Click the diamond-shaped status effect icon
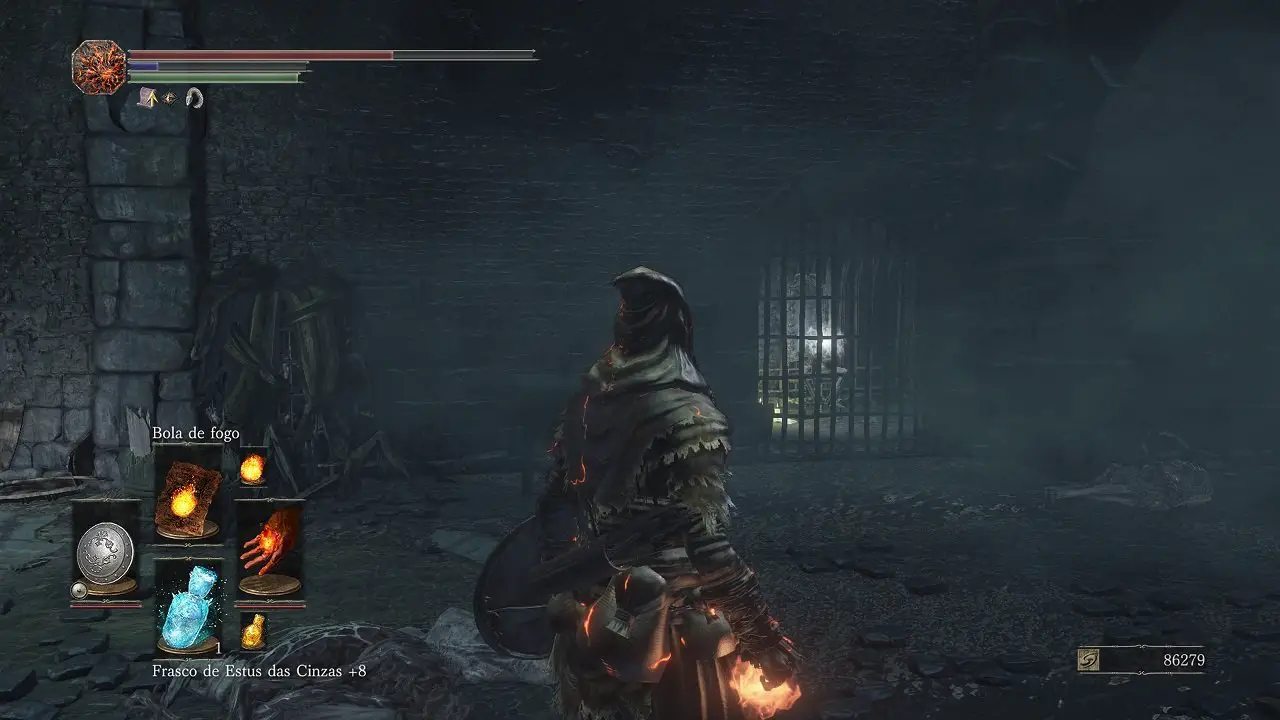This screenshot has width=1280, height=720. [x=169, y=97]
